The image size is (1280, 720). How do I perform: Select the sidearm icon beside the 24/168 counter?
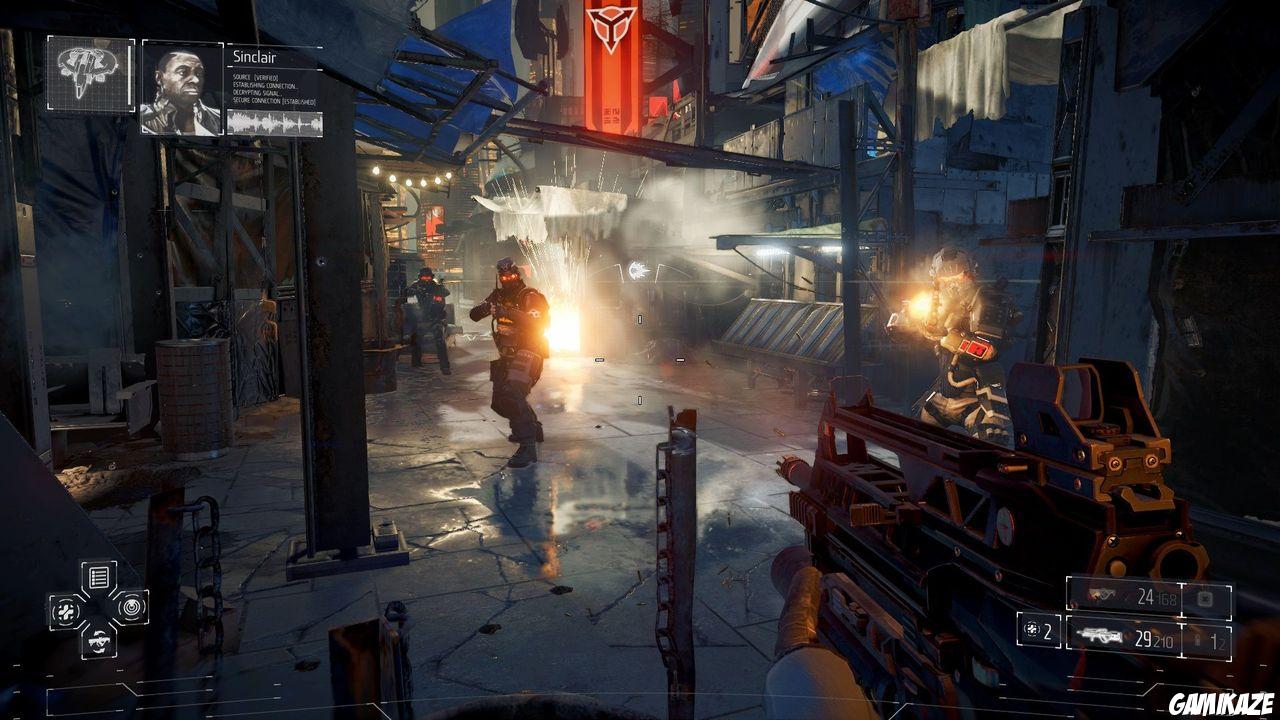point(1102,595)
